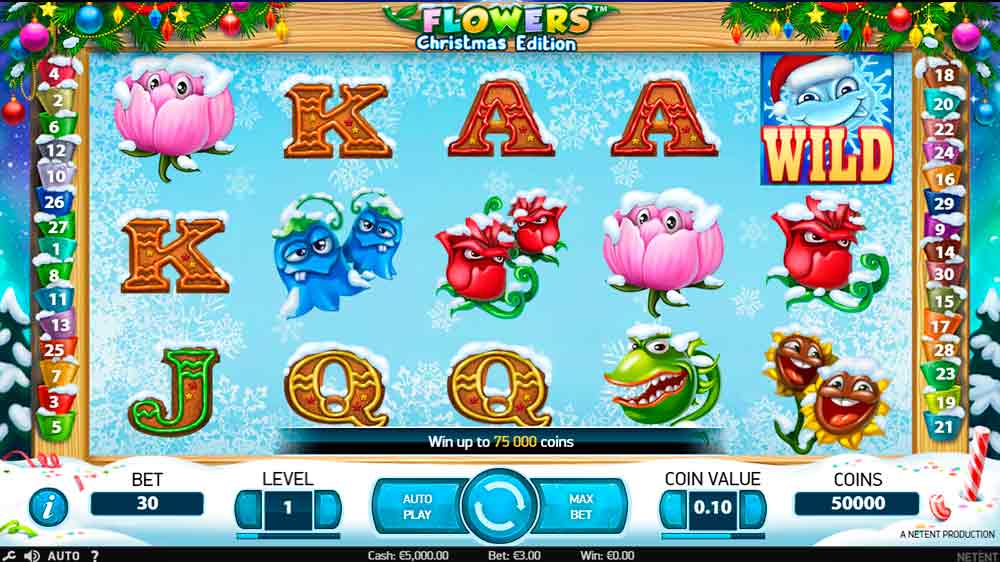Open the wrench settings icon
This screenshot has width=1000, height=562.
9,555
